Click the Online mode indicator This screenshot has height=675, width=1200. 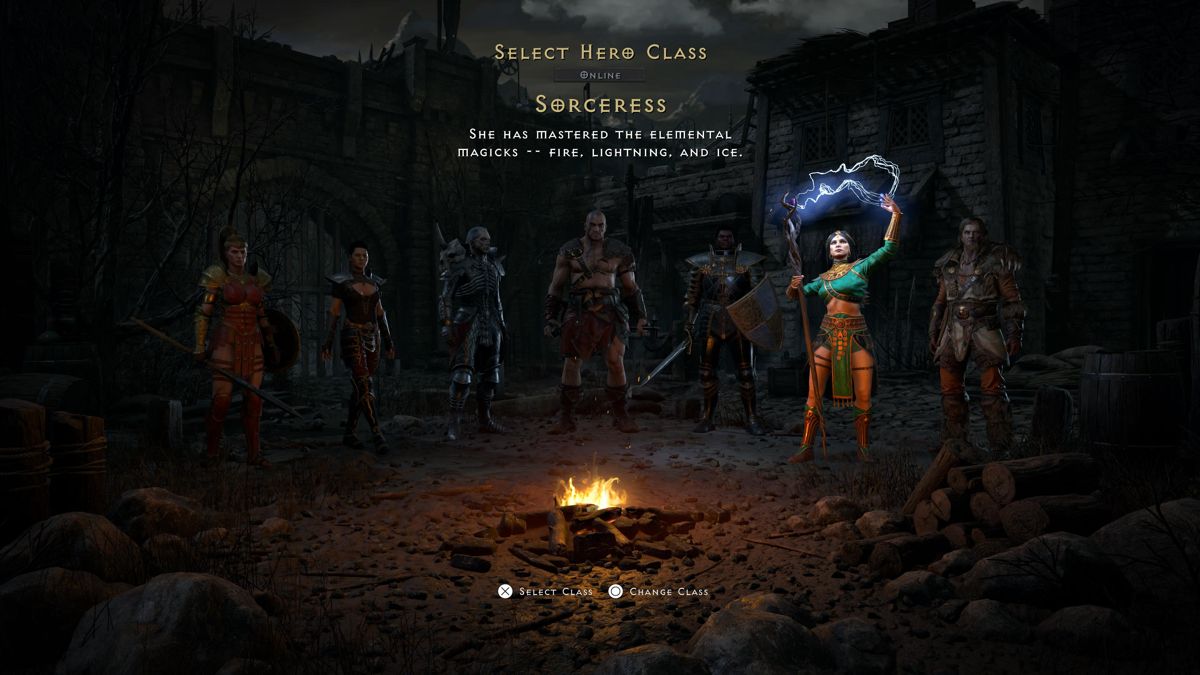[601, 75]
